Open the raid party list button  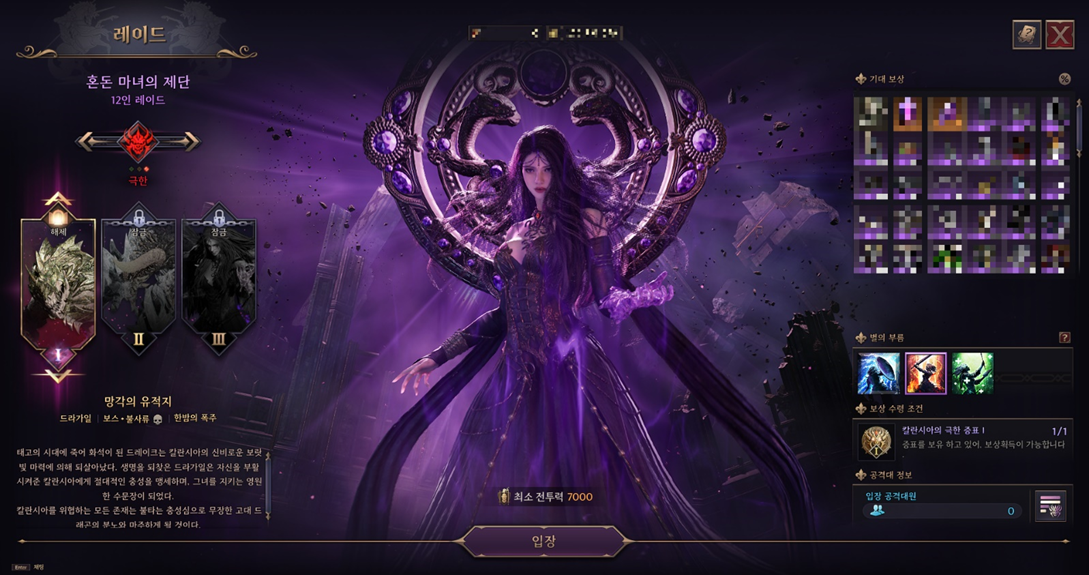click(1050, 506)
